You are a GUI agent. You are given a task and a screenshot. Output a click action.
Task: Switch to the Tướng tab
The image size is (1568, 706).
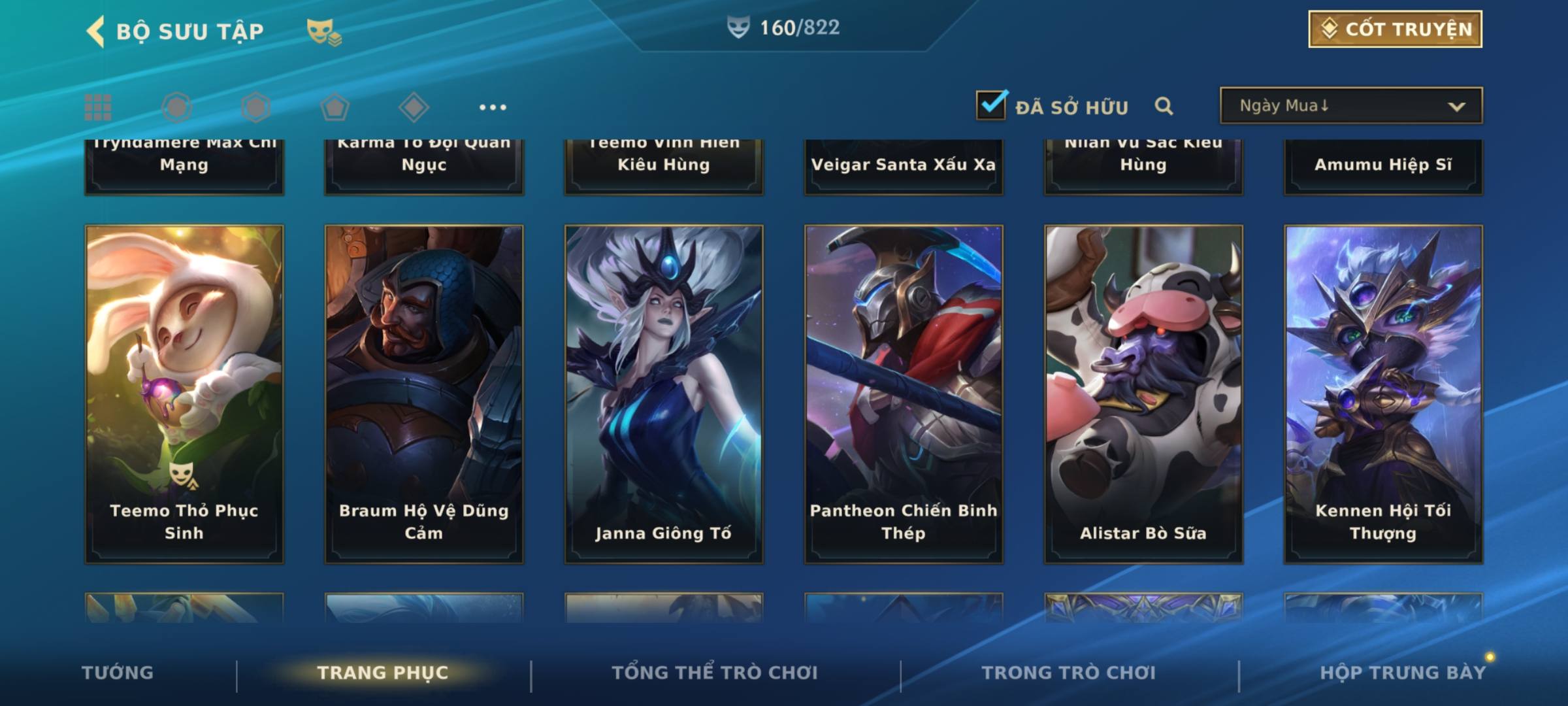[118, 673]
